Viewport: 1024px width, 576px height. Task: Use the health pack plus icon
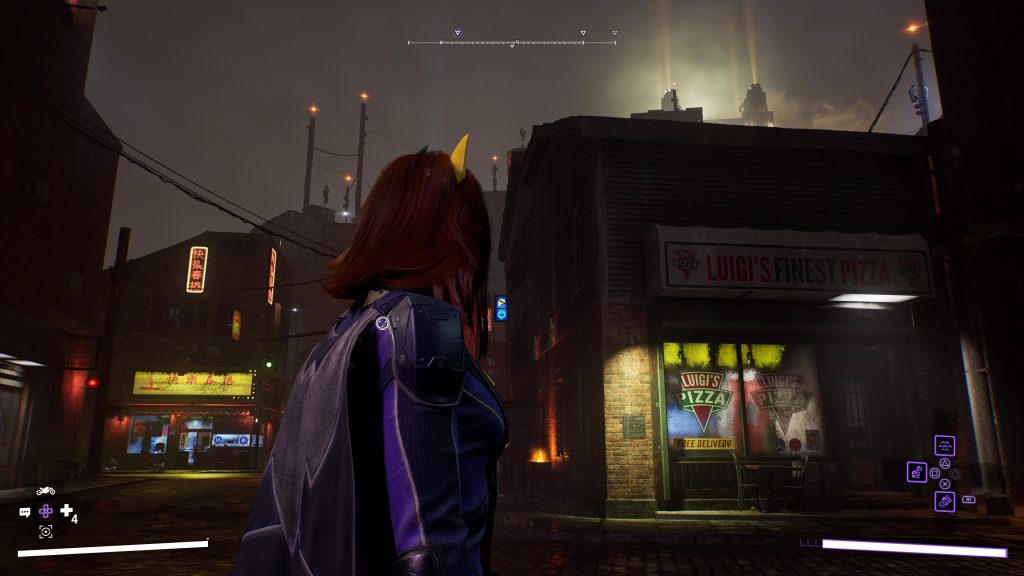pyautogui.click(x=67, y=511)
